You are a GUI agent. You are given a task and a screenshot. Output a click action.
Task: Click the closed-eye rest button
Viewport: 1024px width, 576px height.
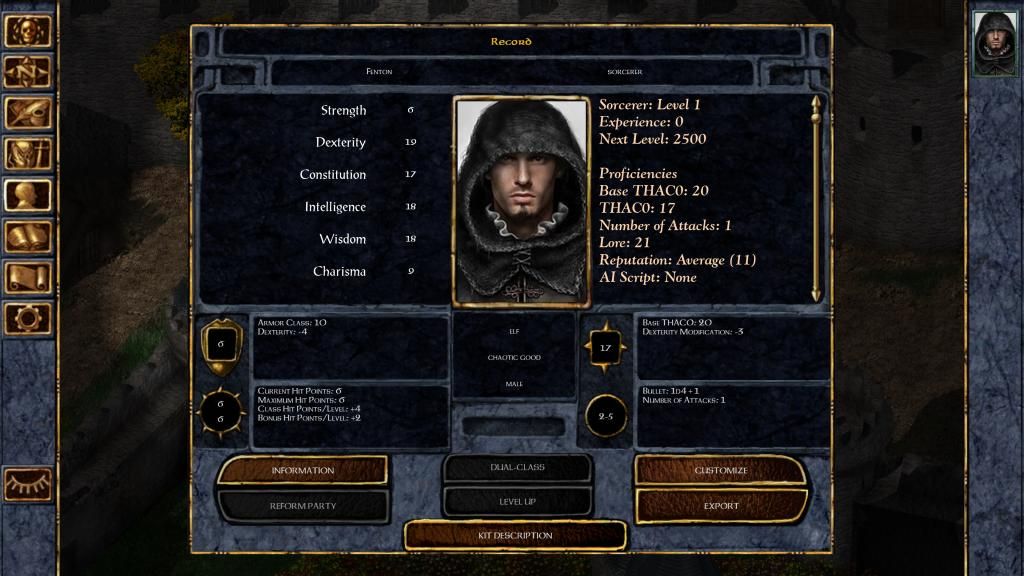pos(28,484)
